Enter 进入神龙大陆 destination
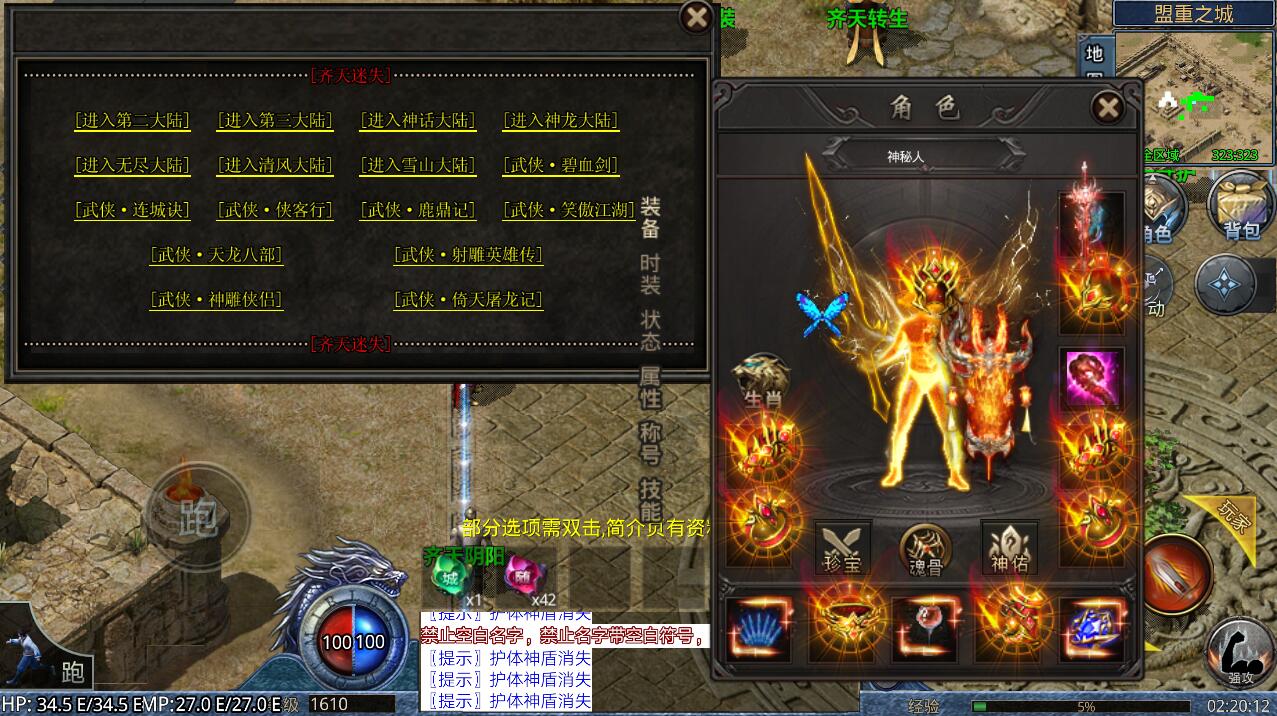The image size is (1277, 716). [x=560, y=121]
